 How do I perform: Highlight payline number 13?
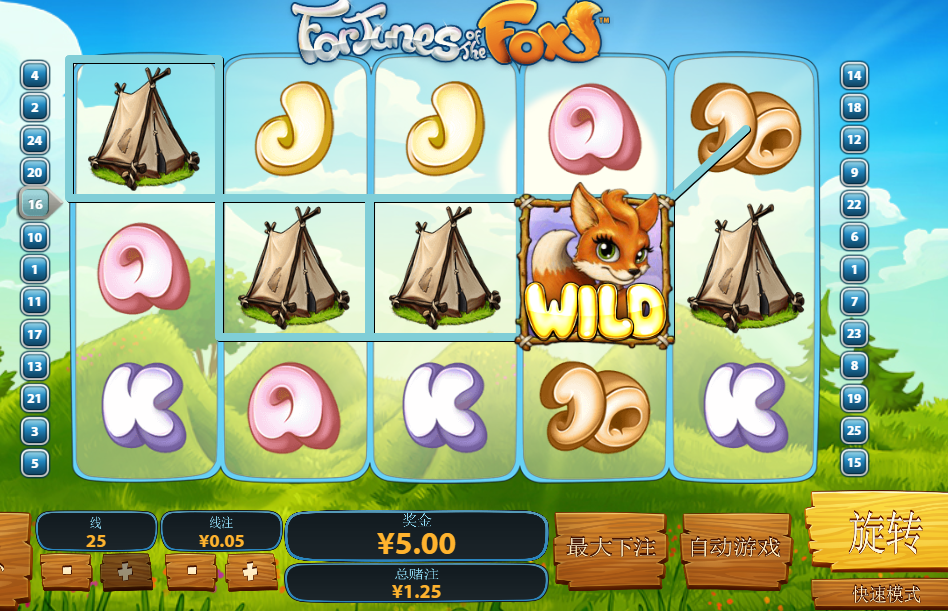pyautogui.click(x=35, y=366)
